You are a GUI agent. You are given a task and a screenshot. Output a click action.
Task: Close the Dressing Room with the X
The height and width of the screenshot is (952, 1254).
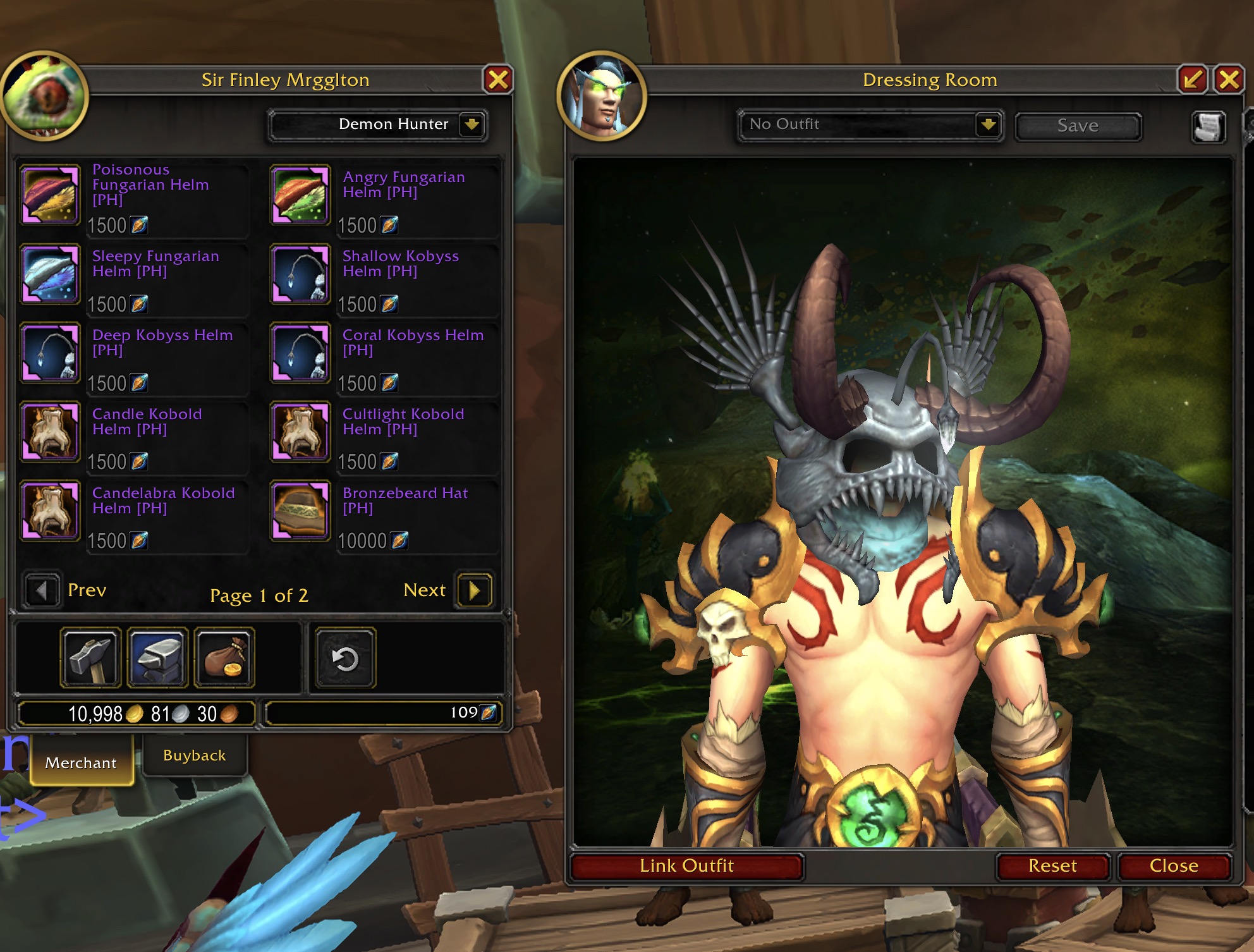tap(1229, 80)
